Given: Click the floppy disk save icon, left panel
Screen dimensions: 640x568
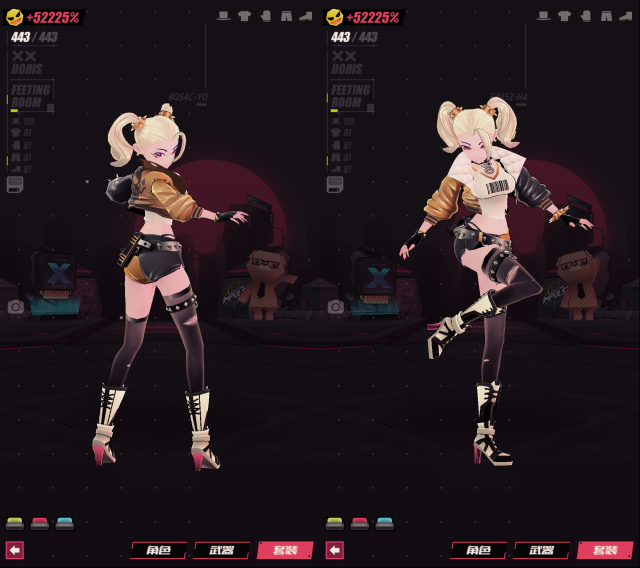Looking at the screenshot, I should tap(15, 184).
